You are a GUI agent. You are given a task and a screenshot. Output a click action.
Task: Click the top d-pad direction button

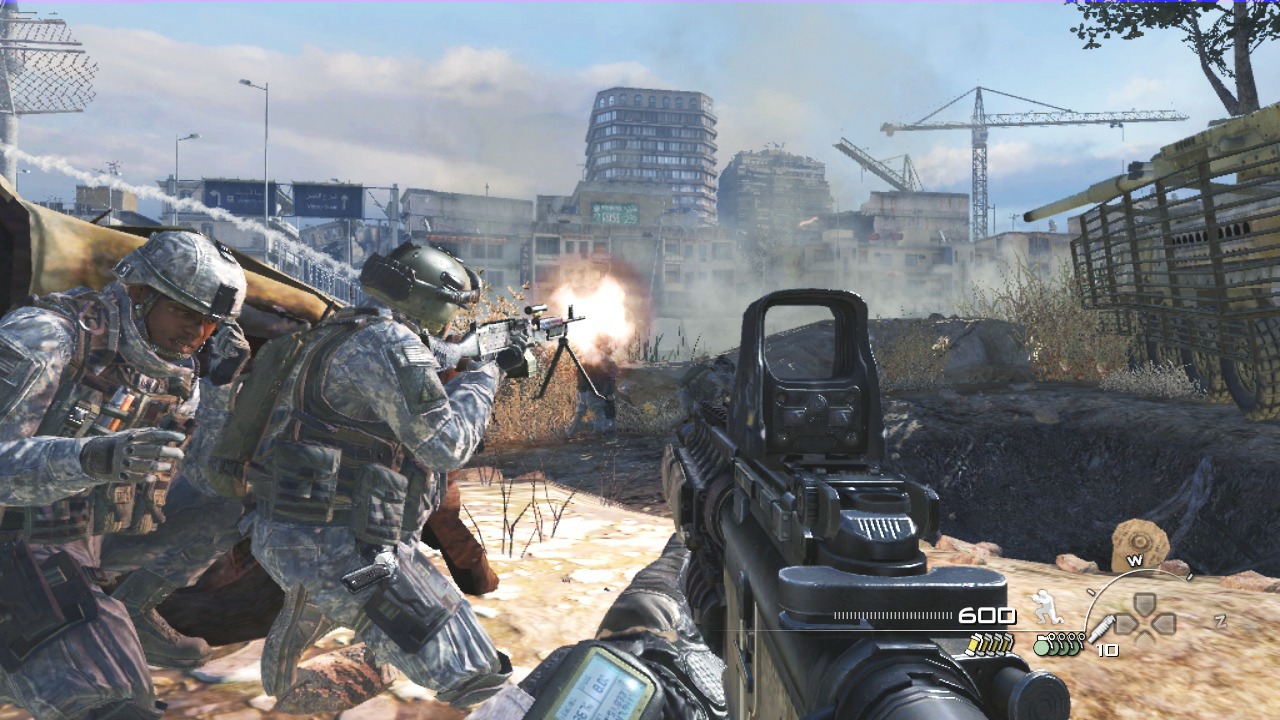1142,603
